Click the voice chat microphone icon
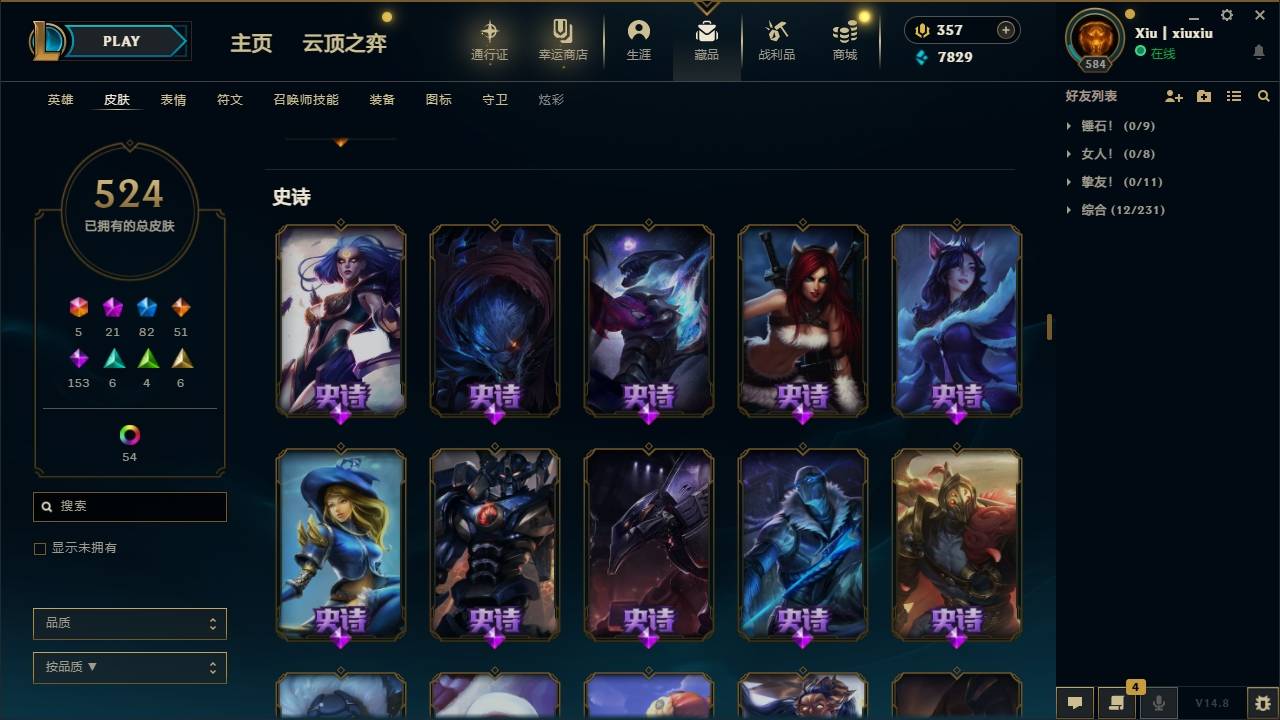Screen dimensions: 1280x720 click(x=1159, y=703)
